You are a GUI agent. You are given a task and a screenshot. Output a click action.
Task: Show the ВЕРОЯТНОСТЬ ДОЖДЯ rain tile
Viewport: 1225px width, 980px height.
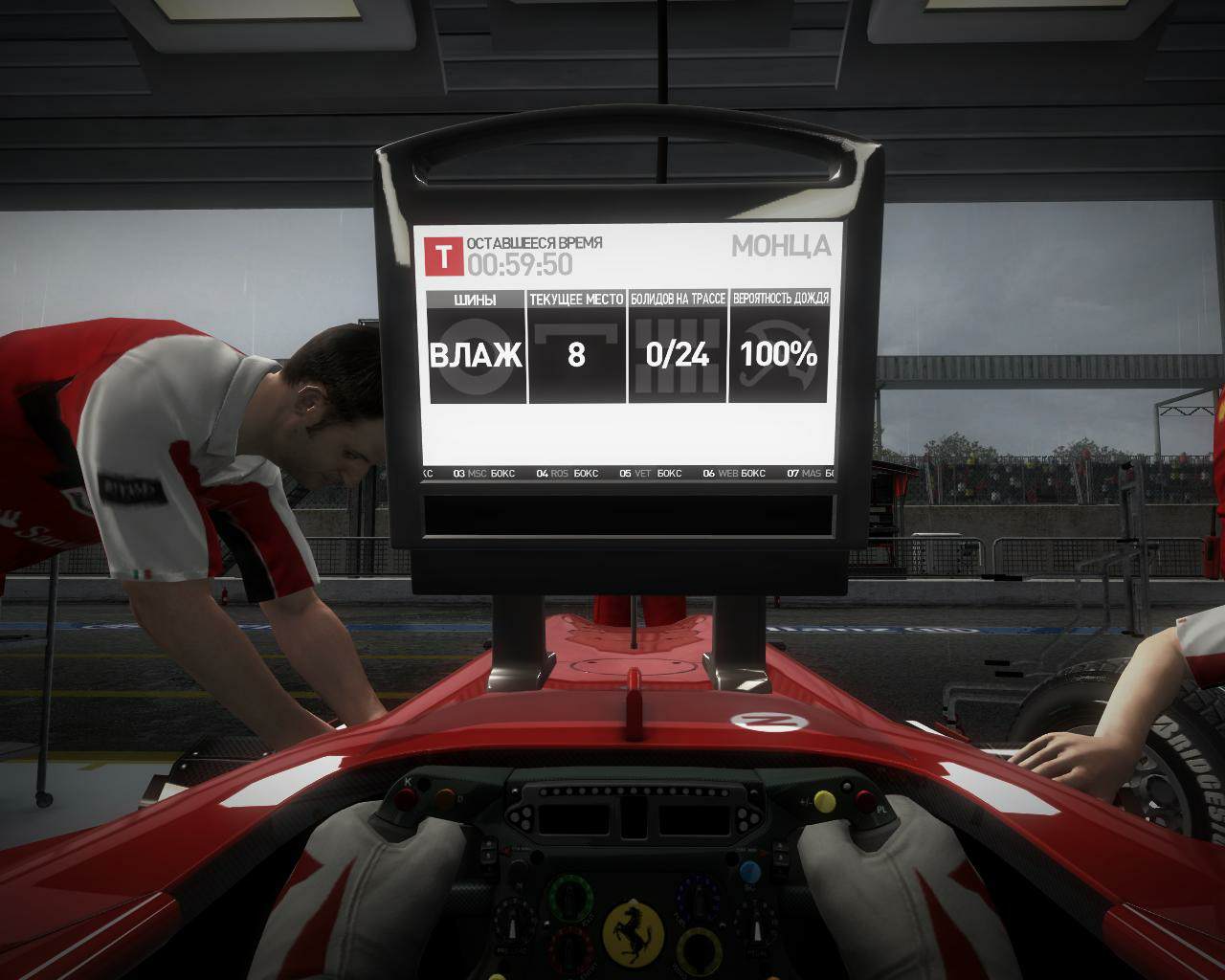tap(779, 347)
